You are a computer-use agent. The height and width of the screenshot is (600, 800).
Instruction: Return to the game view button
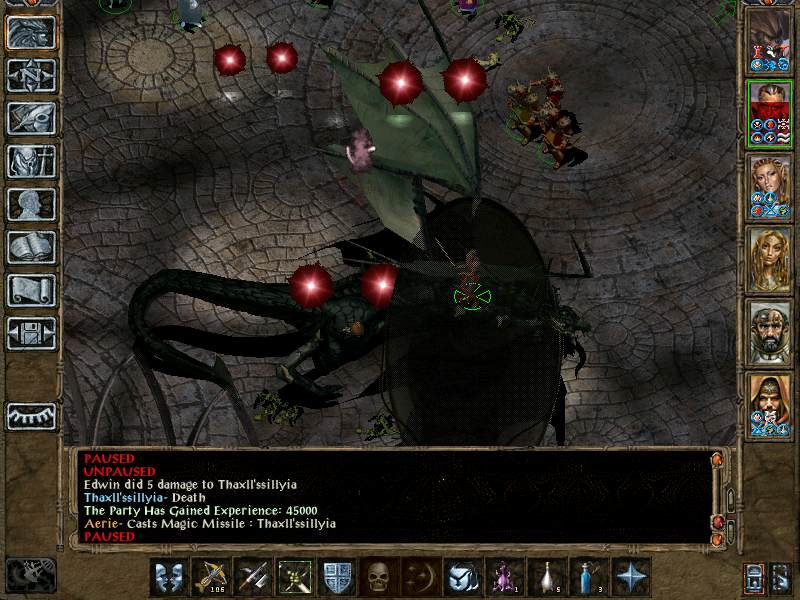point(32,33)
